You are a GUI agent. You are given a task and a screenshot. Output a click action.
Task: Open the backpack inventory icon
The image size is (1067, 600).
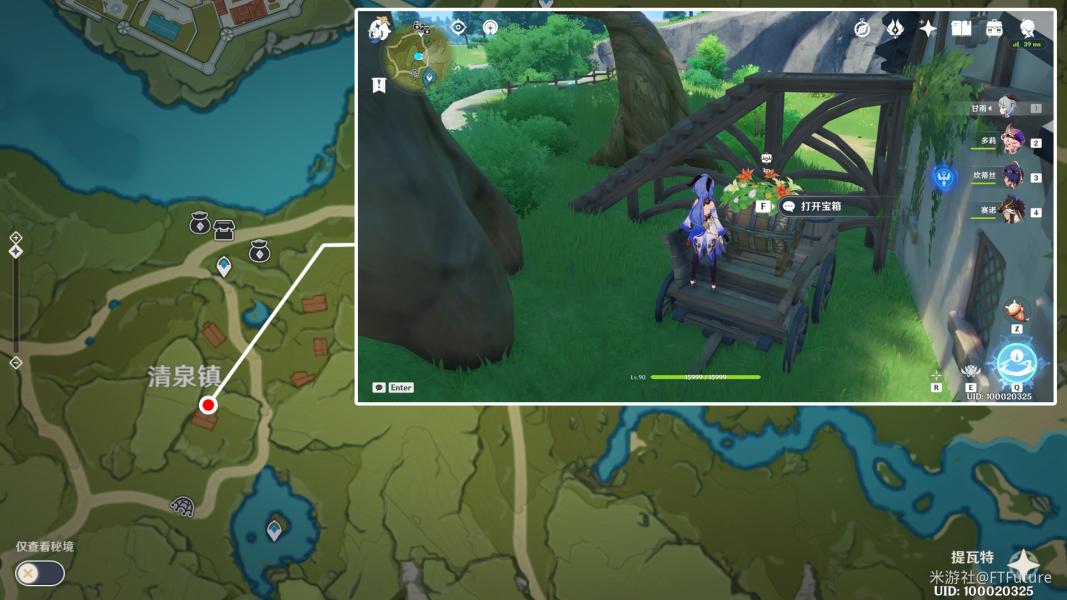pos(994,29)
